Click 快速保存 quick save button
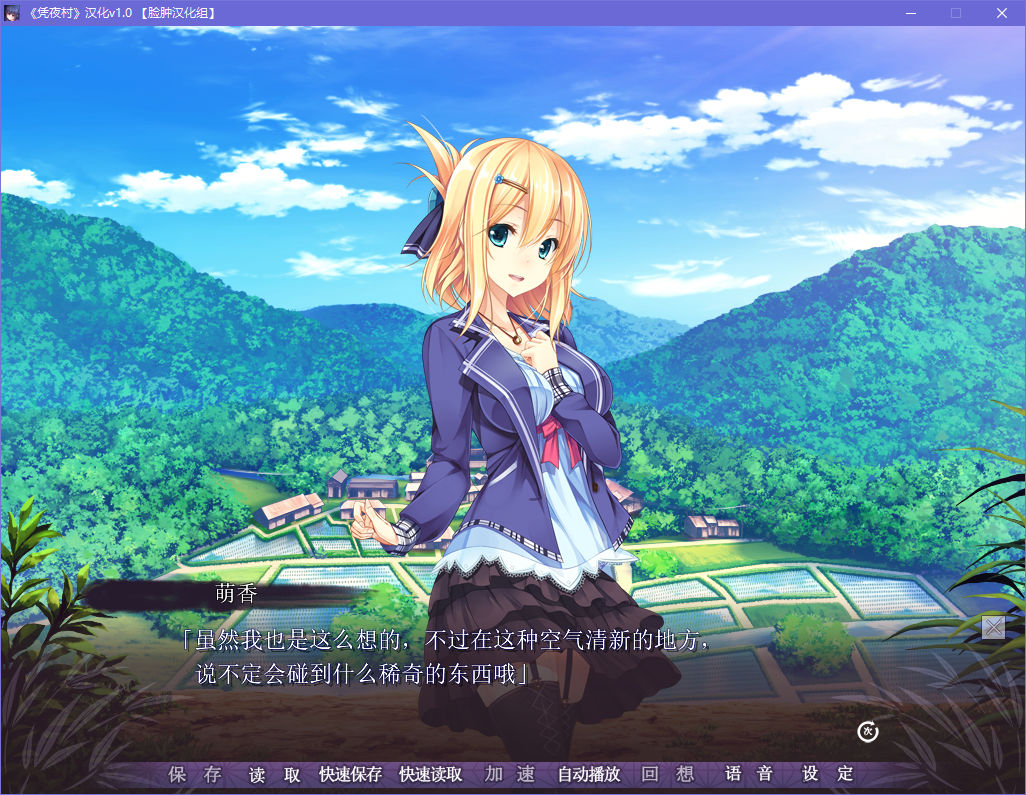The height and width of the screenshot is (795, 1026). coord(350,774)
